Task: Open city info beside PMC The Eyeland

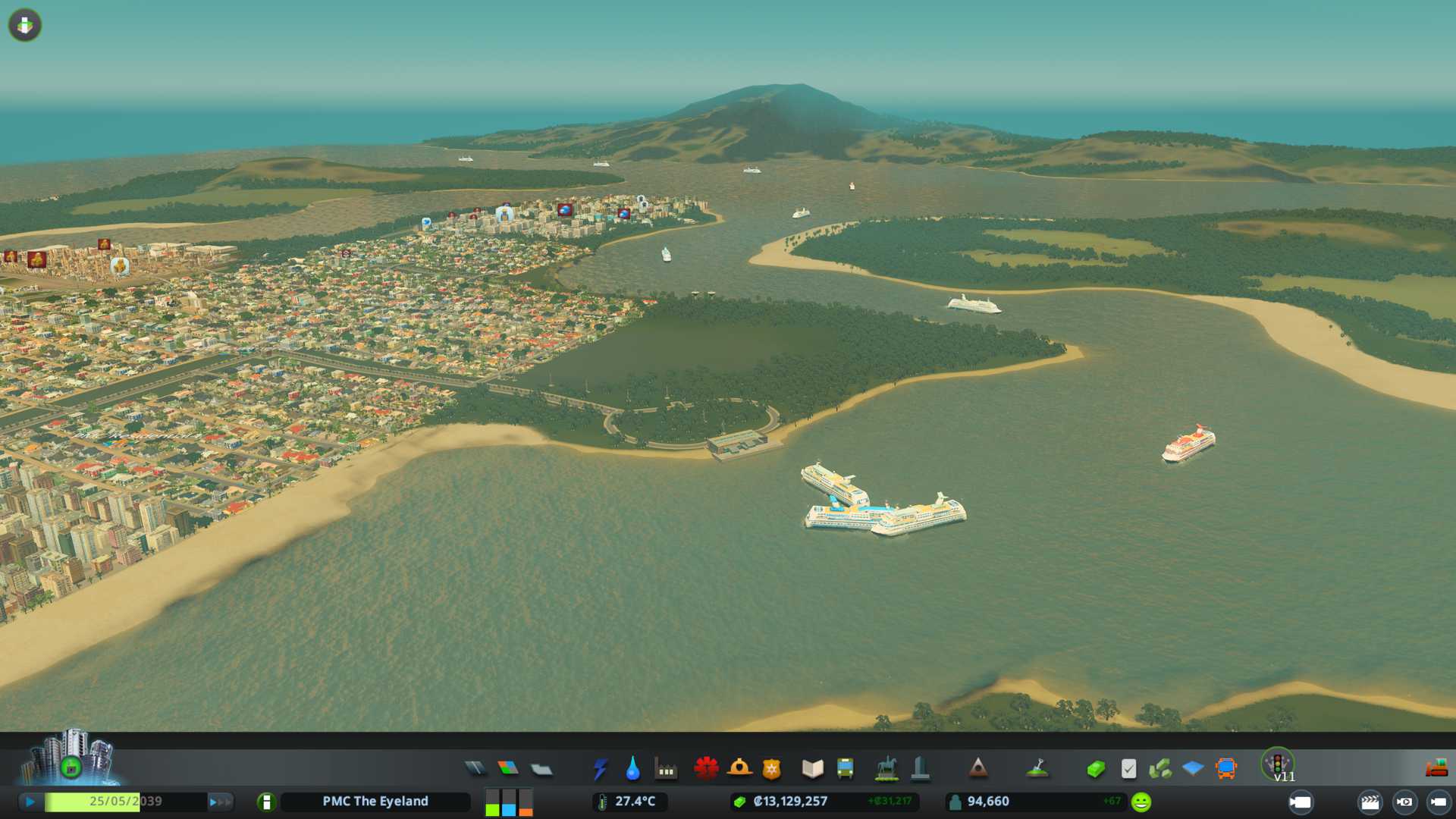Action: (266, 802)
